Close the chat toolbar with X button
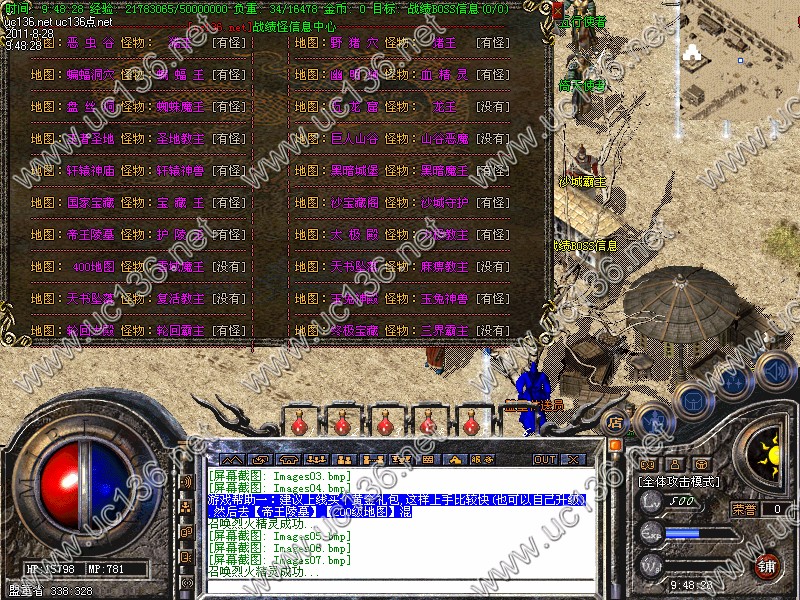Image resolution: width=800 pixels, height=600 pixels. pos(574,460)
